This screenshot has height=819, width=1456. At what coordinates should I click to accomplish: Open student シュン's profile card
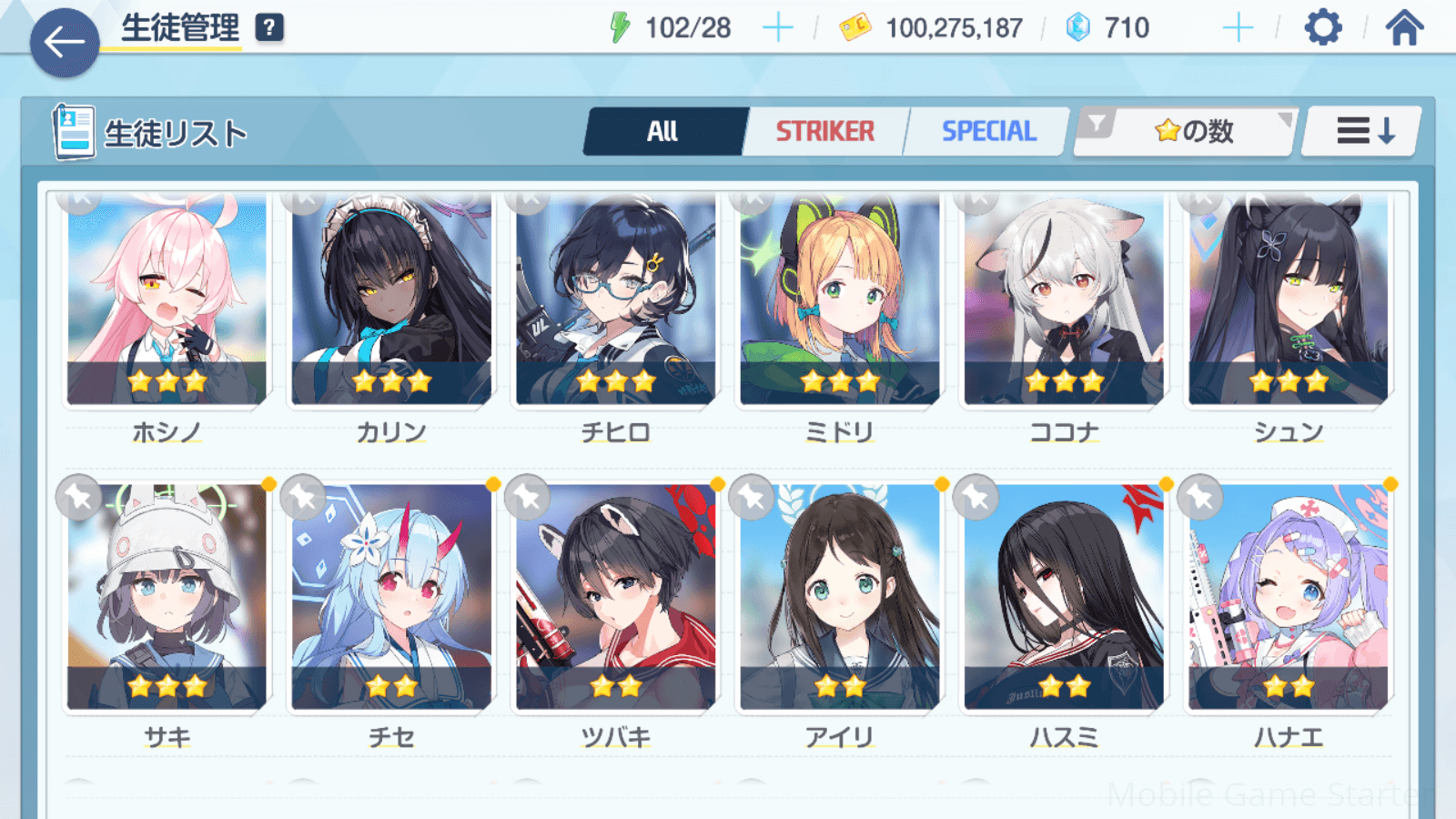click(1288, 300)
